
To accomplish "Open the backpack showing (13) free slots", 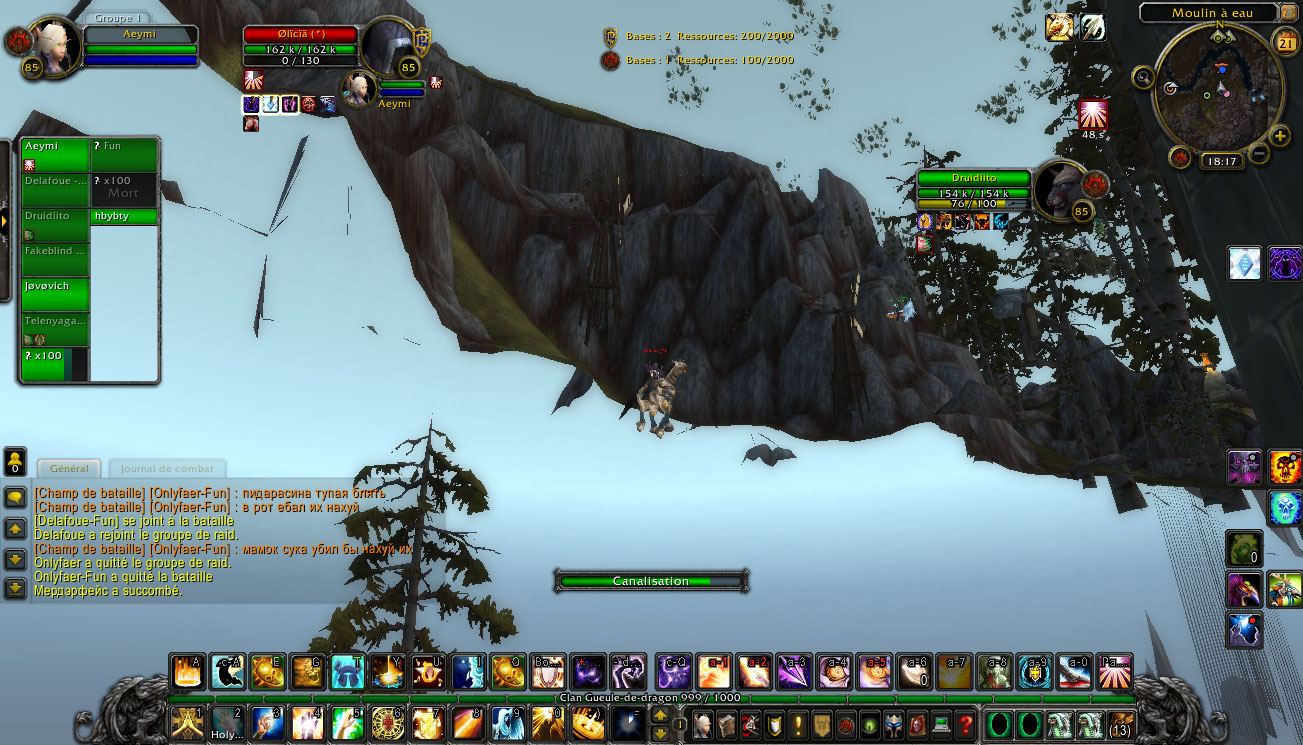I will click(x=1122, y=724).
